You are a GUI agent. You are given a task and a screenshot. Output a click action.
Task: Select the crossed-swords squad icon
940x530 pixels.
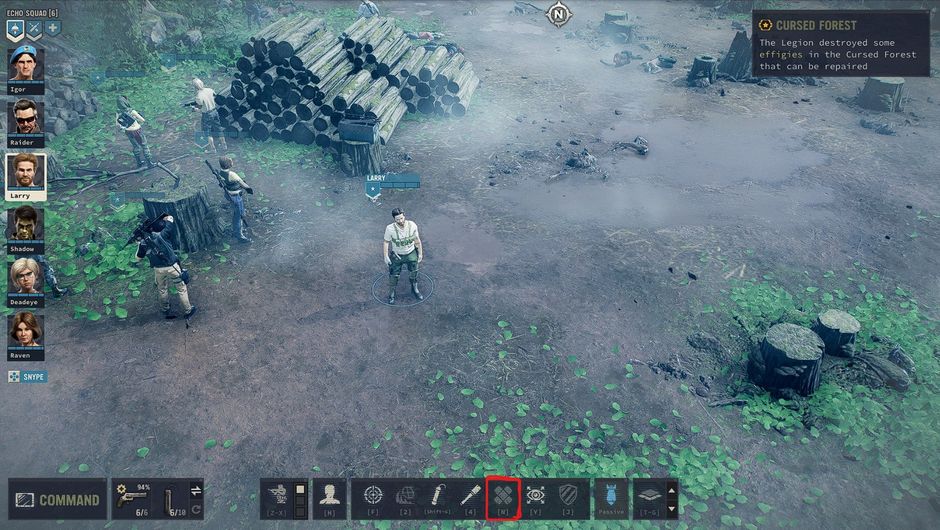coord(33,29)
